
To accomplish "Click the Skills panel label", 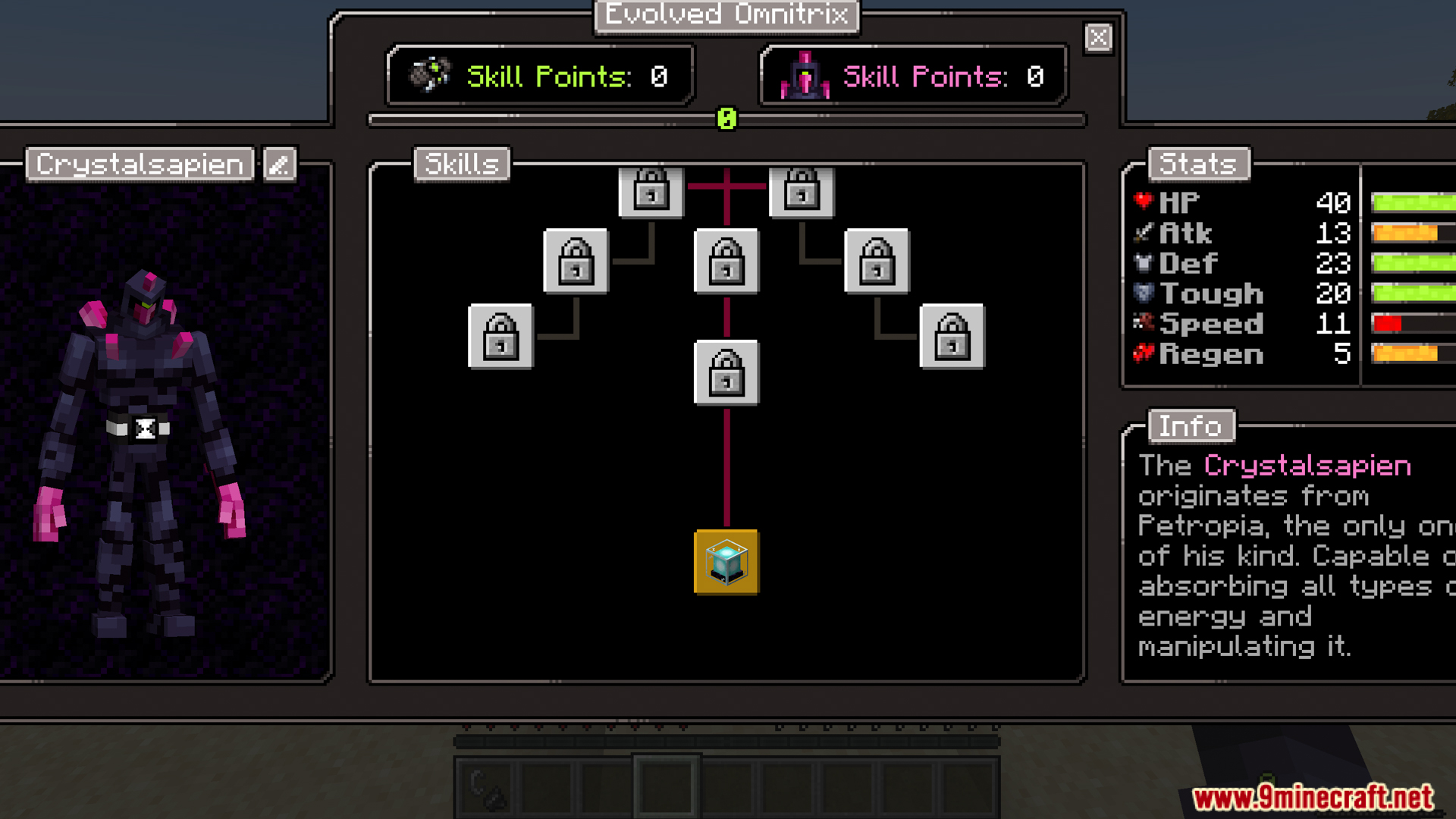I will pyautogui.click(x=462, y=164).
